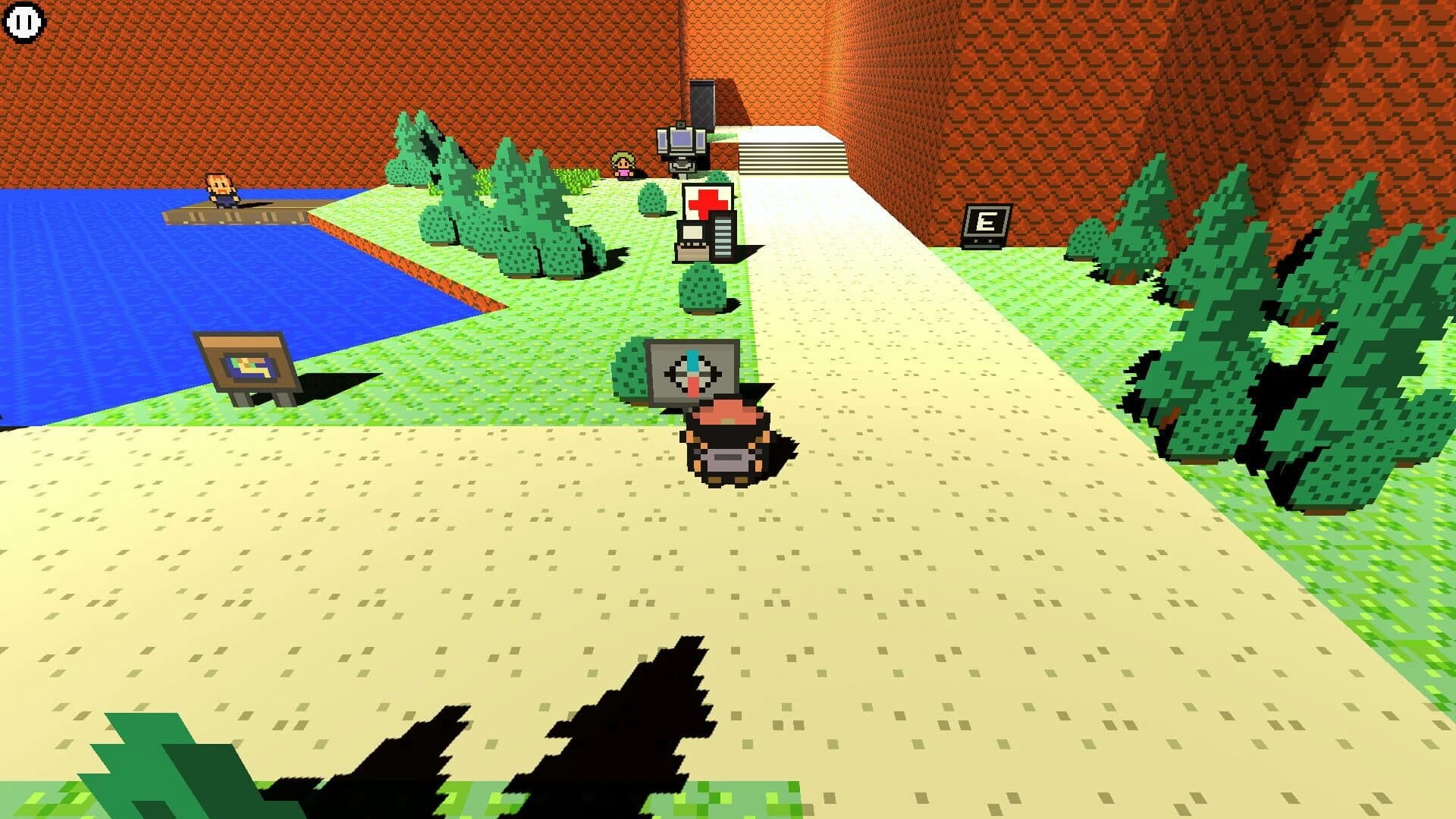Screen dimensions: 1456x819
Task: Click the TV monitor of the robot NPC
Action: point(680,139)
